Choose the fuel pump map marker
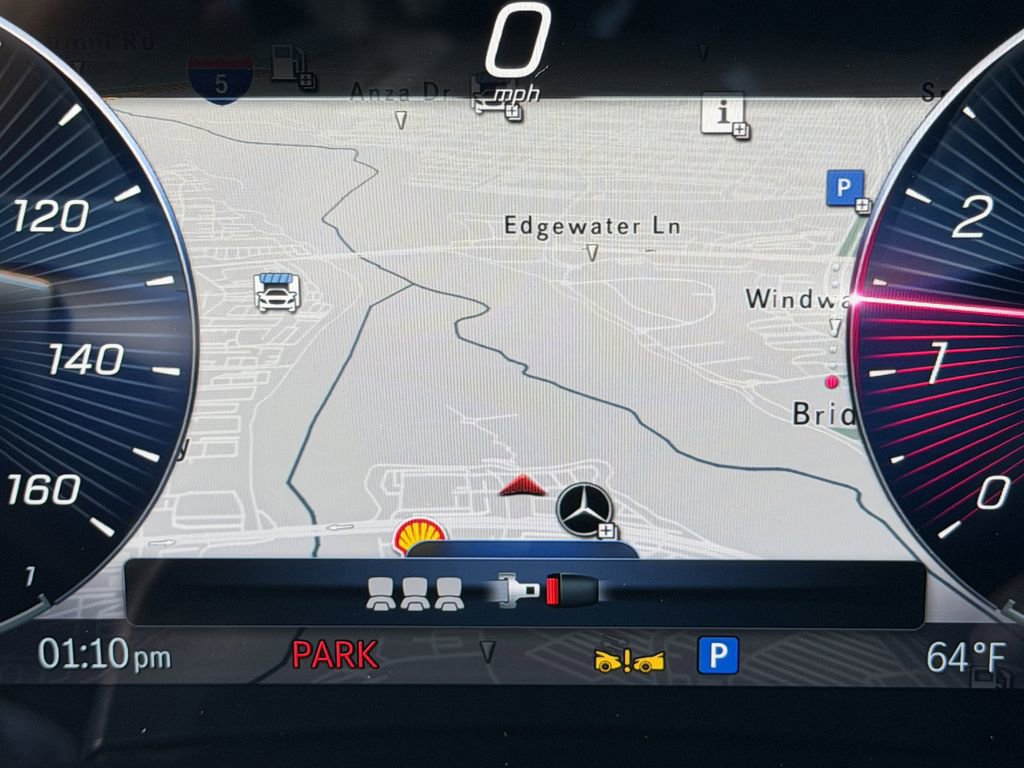 (288, 64)
